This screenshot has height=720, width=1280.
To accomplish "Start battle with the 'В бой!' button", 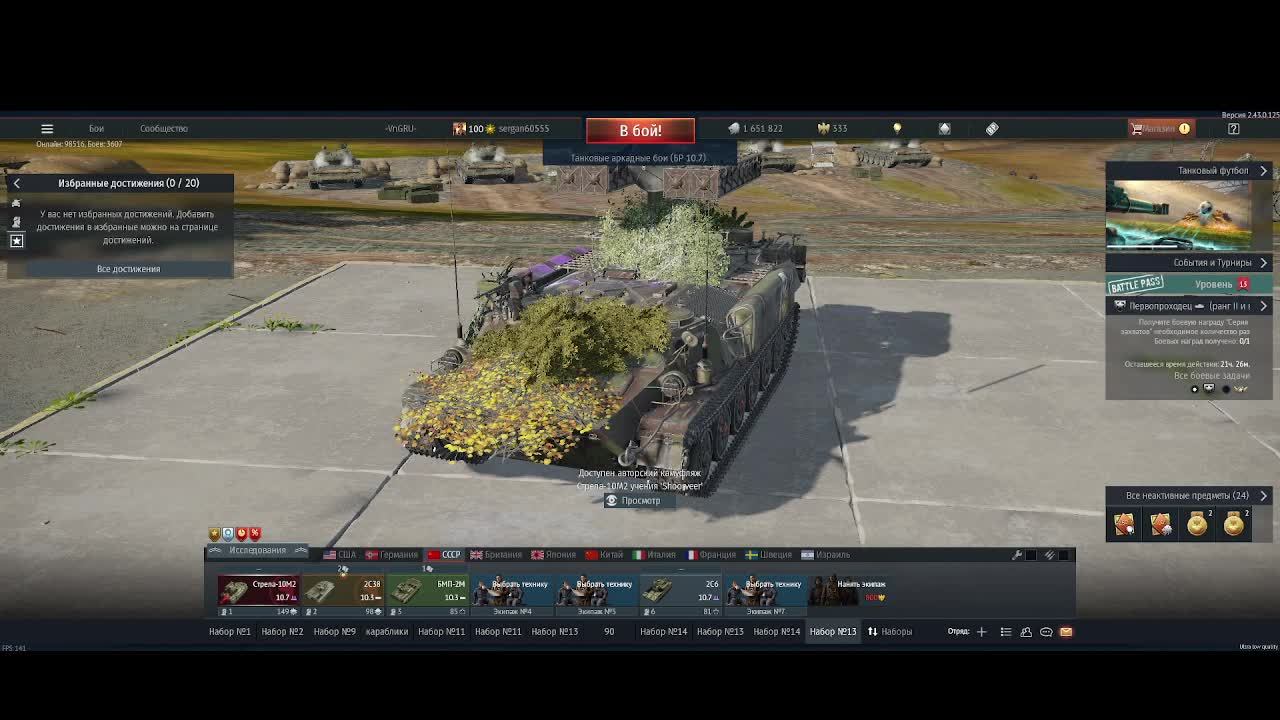I will (640, 130).
